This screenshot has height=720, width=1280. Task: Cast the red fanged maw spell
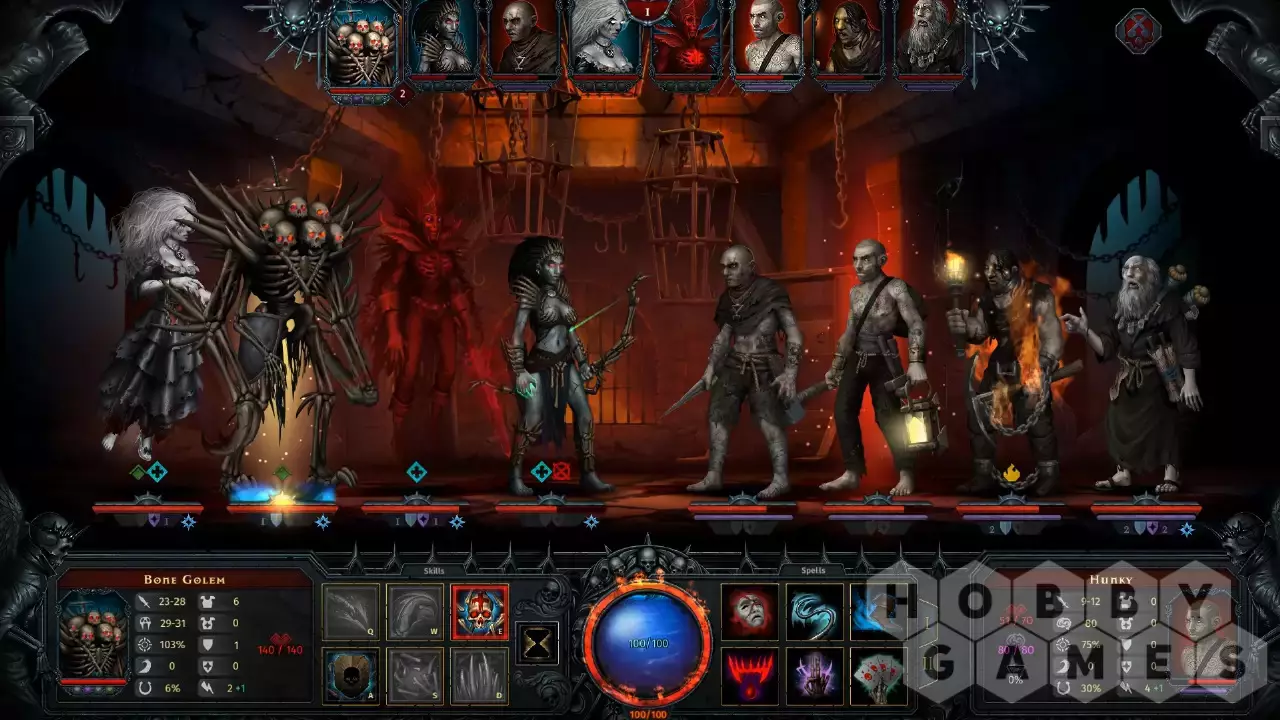point(750,676)
